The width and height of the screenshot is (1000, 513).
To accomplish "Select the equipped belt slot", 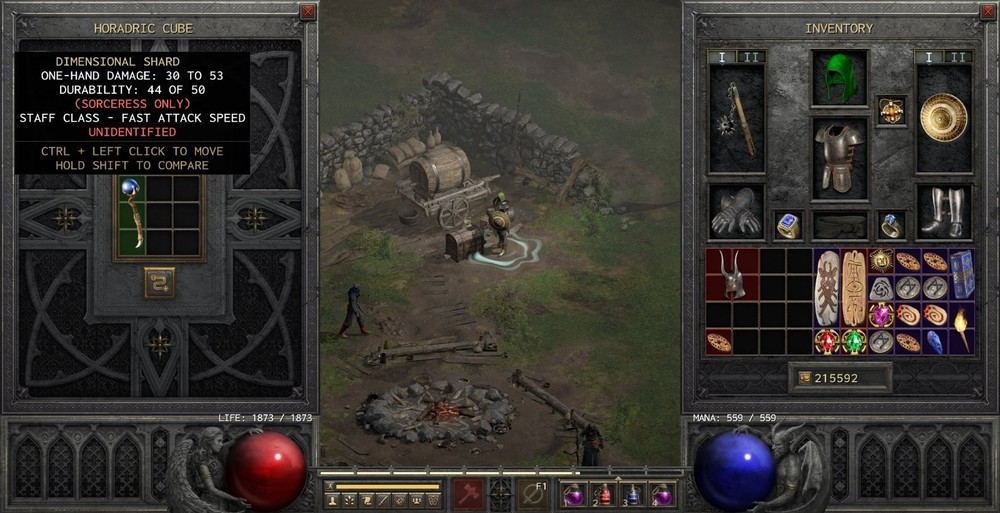I will click(x=840, y=225).
